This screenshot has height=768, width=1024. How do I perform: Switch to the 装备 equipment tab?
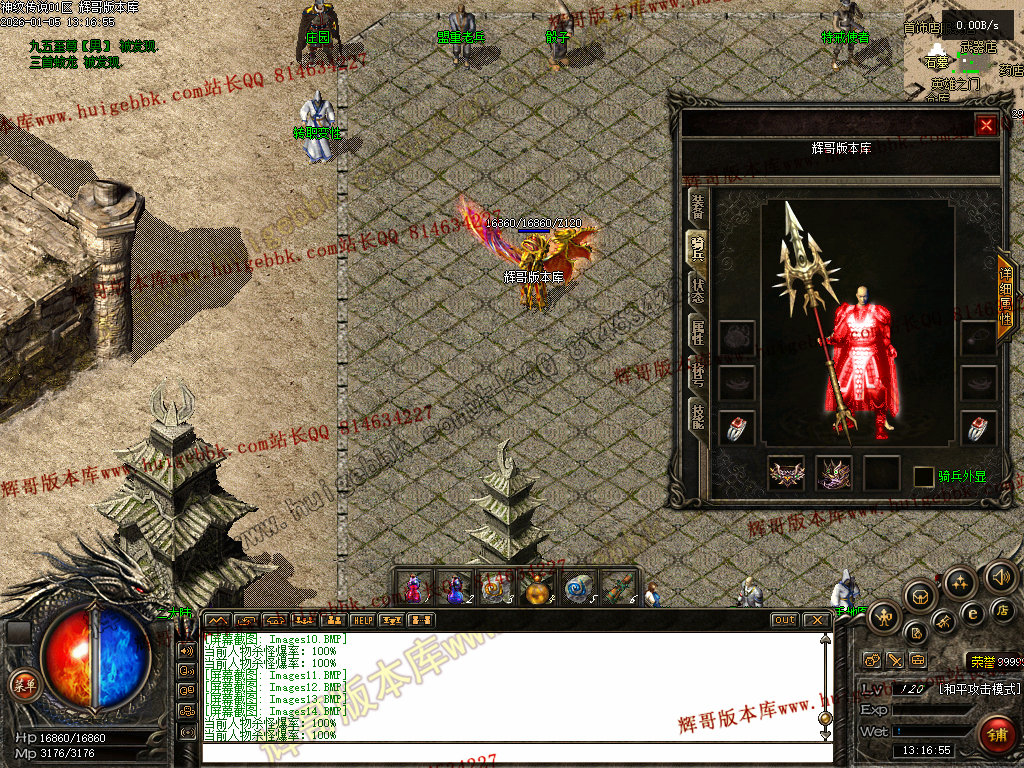(x=697, y=207)
